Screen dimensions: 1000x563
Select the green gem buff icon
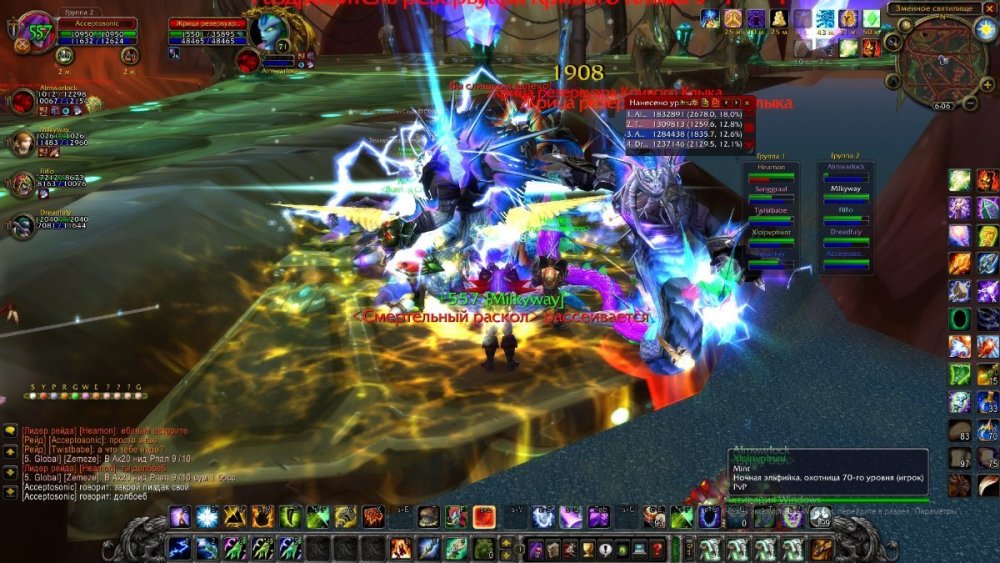pyautogui.click(x=871, y=18)
